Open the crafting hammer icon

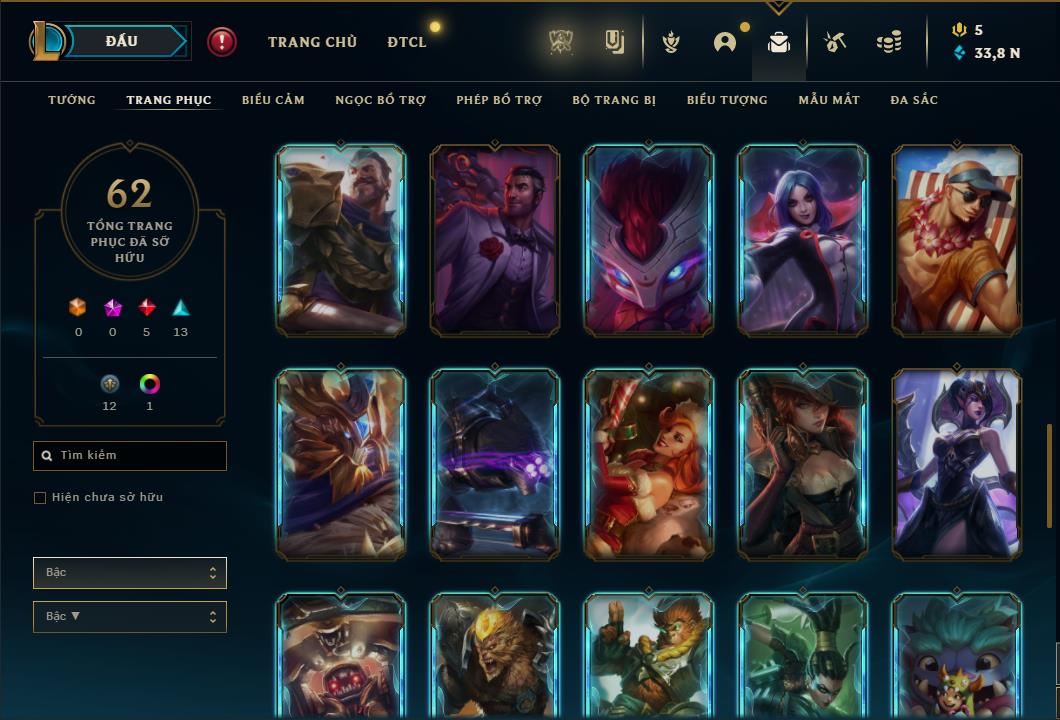pos(835,42)
